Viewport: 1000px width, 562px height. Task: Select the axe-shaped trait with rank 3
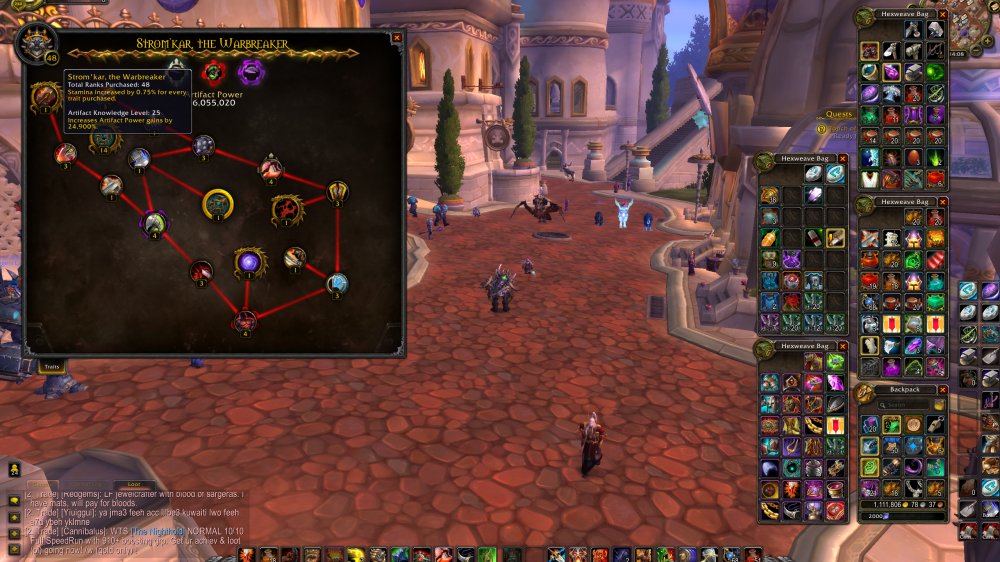pos(337,191)
